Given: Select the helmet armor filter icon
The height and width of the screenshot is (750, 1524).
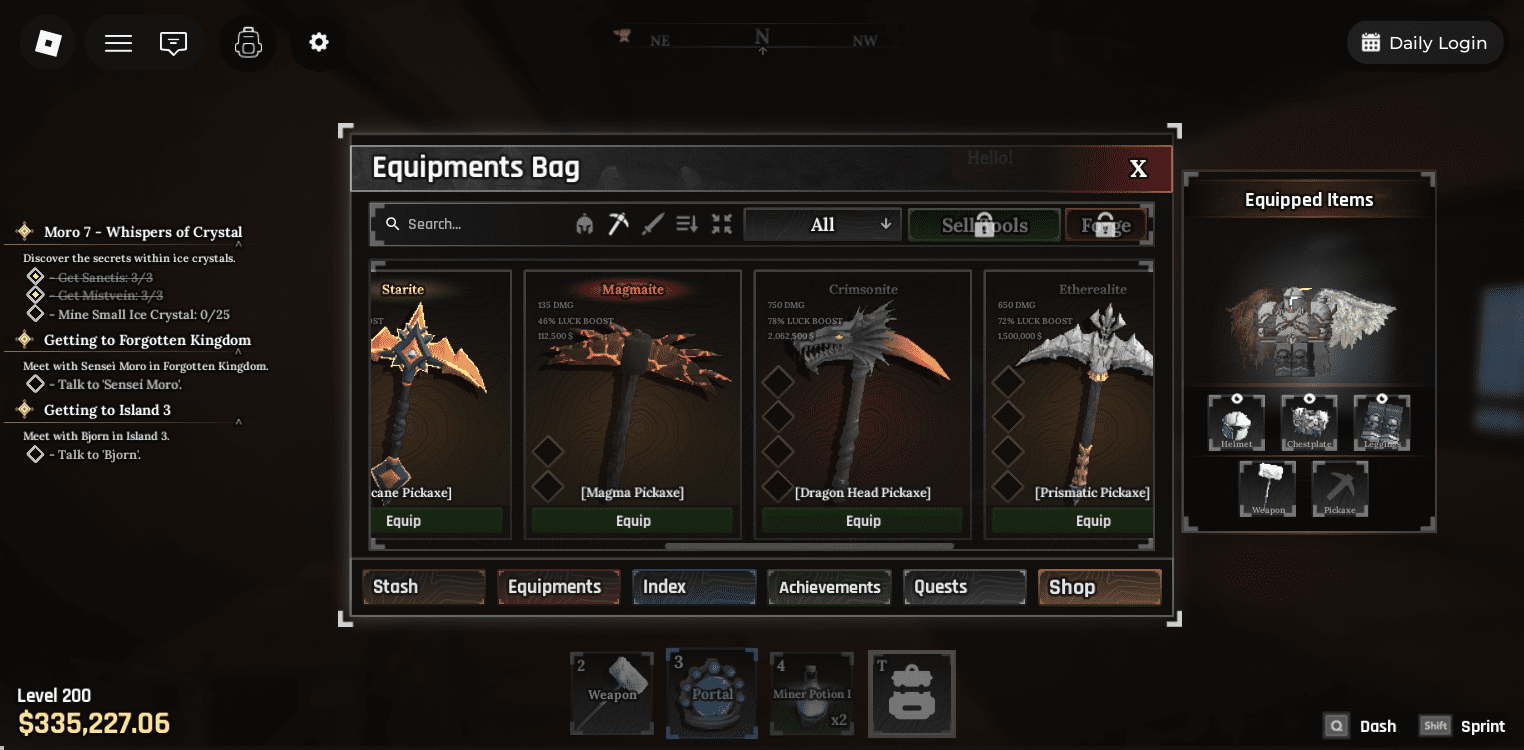Looking at the screenshot, I should point(586,224).
